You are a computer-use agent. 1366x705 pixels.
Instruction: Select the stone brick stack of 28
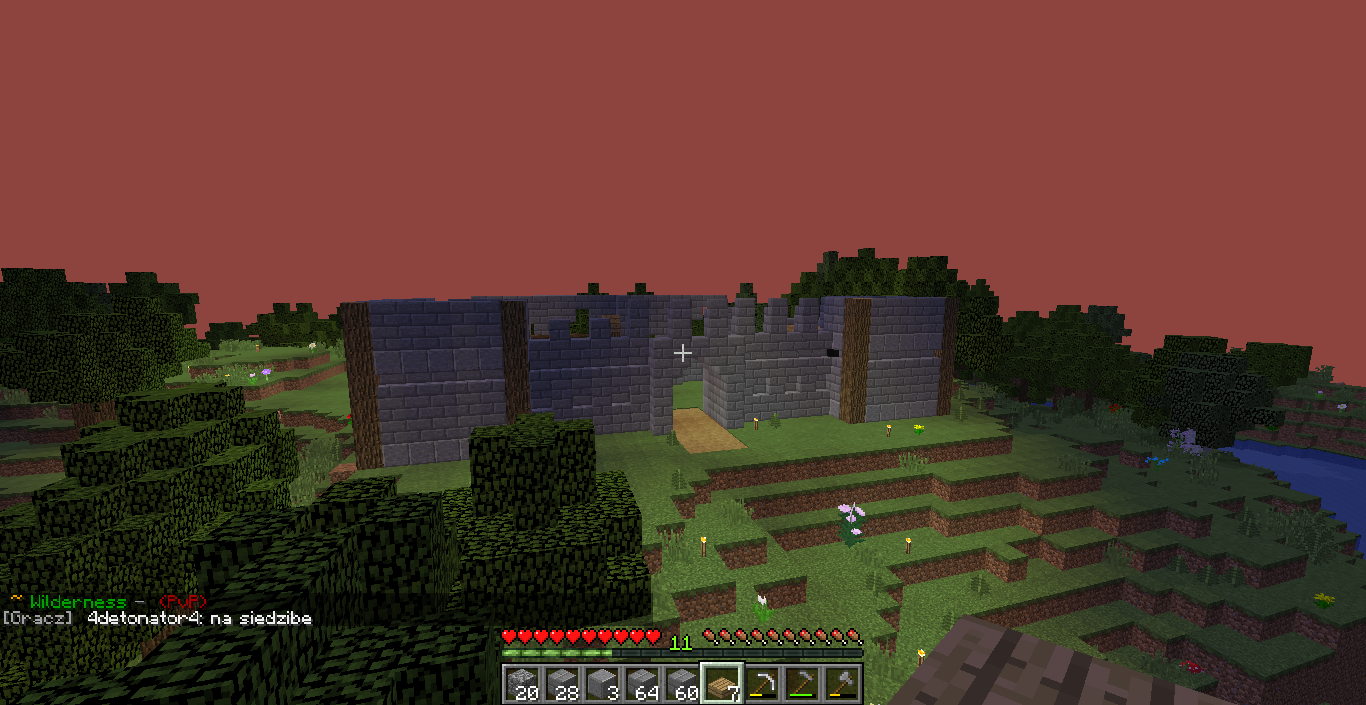(x=562, y=684)
